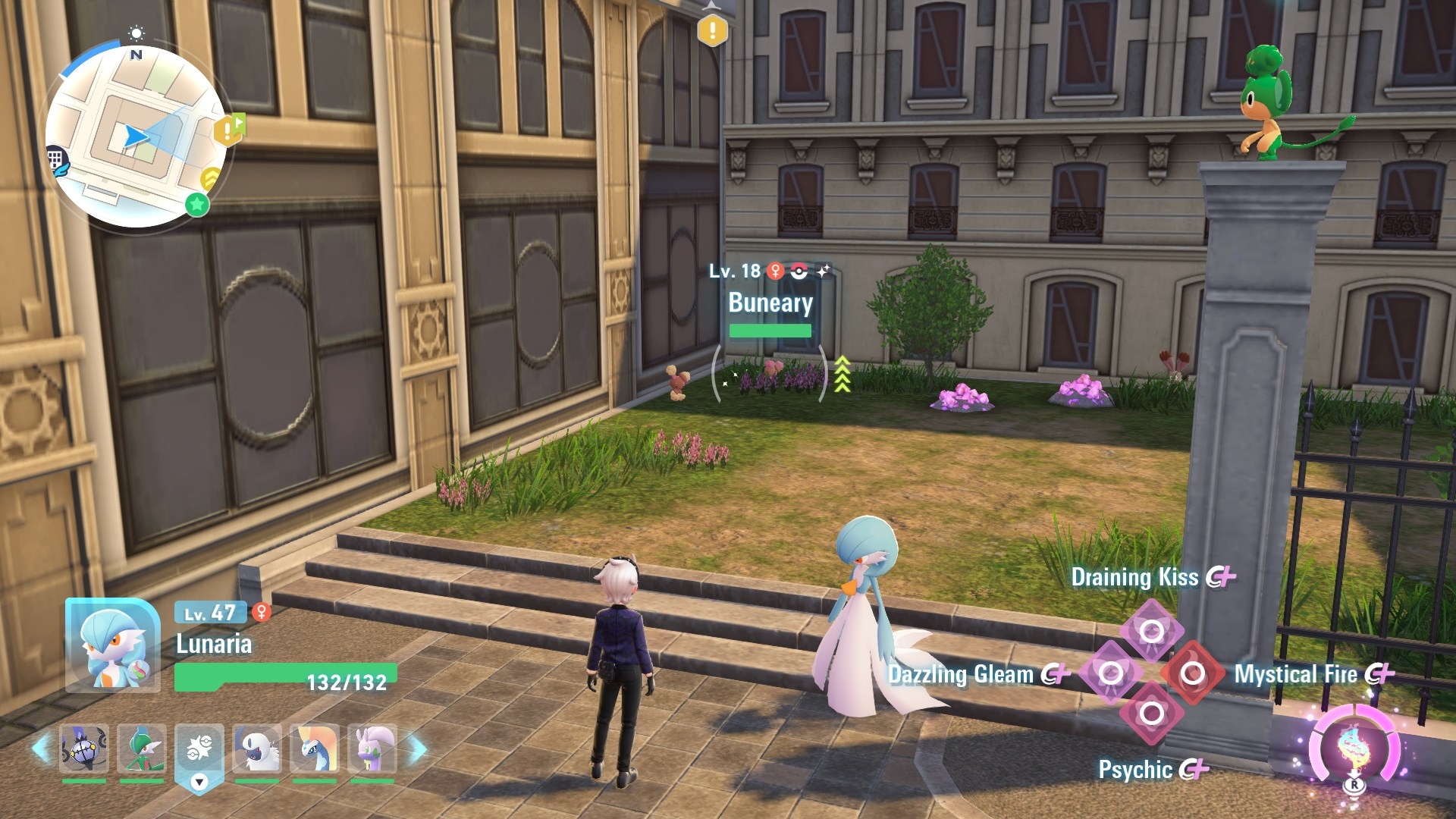Switch to Absol in the party bar

[257, 748]
